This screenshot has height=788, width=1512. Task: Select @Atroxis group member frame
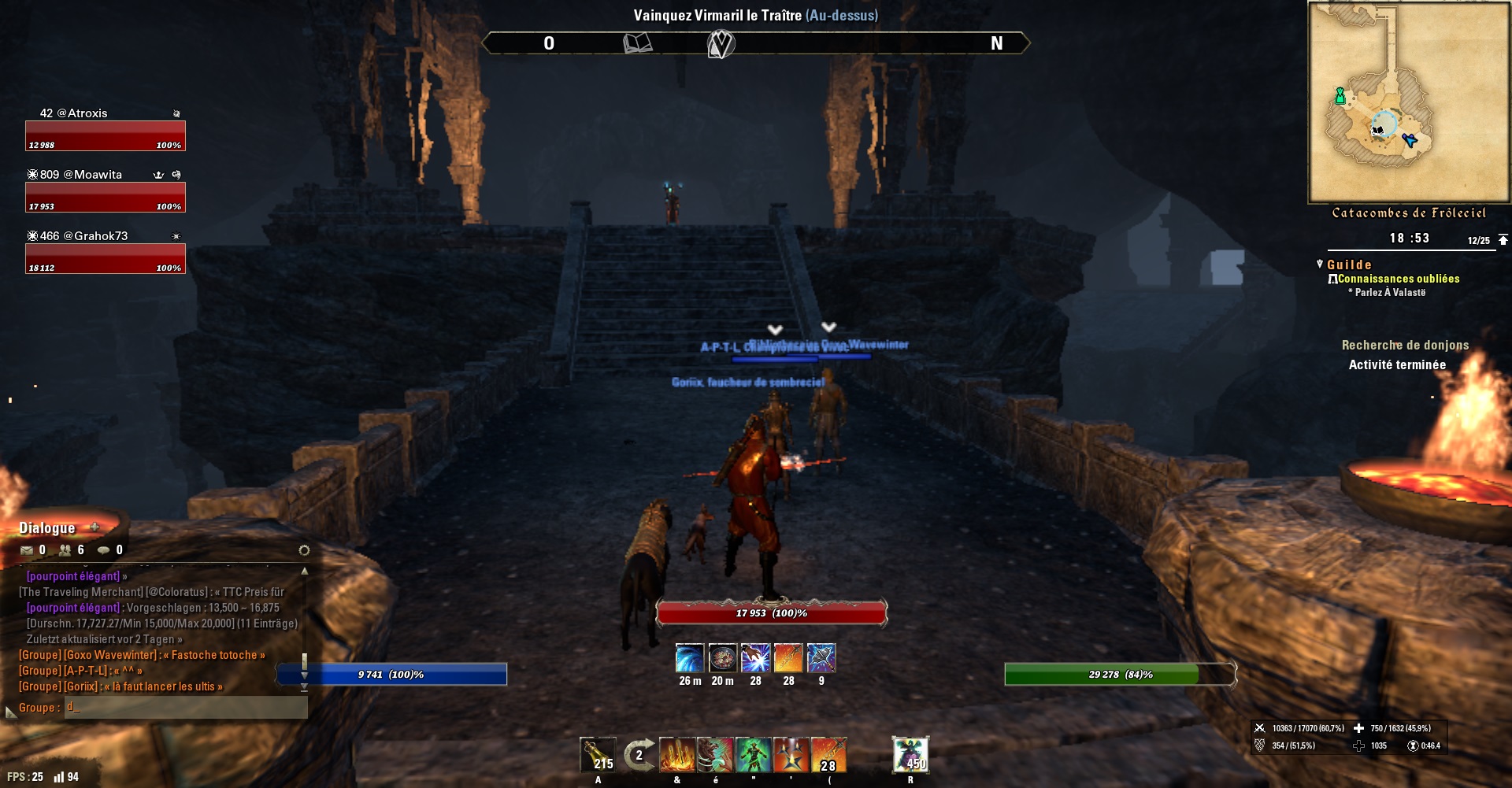pos(106,135)
